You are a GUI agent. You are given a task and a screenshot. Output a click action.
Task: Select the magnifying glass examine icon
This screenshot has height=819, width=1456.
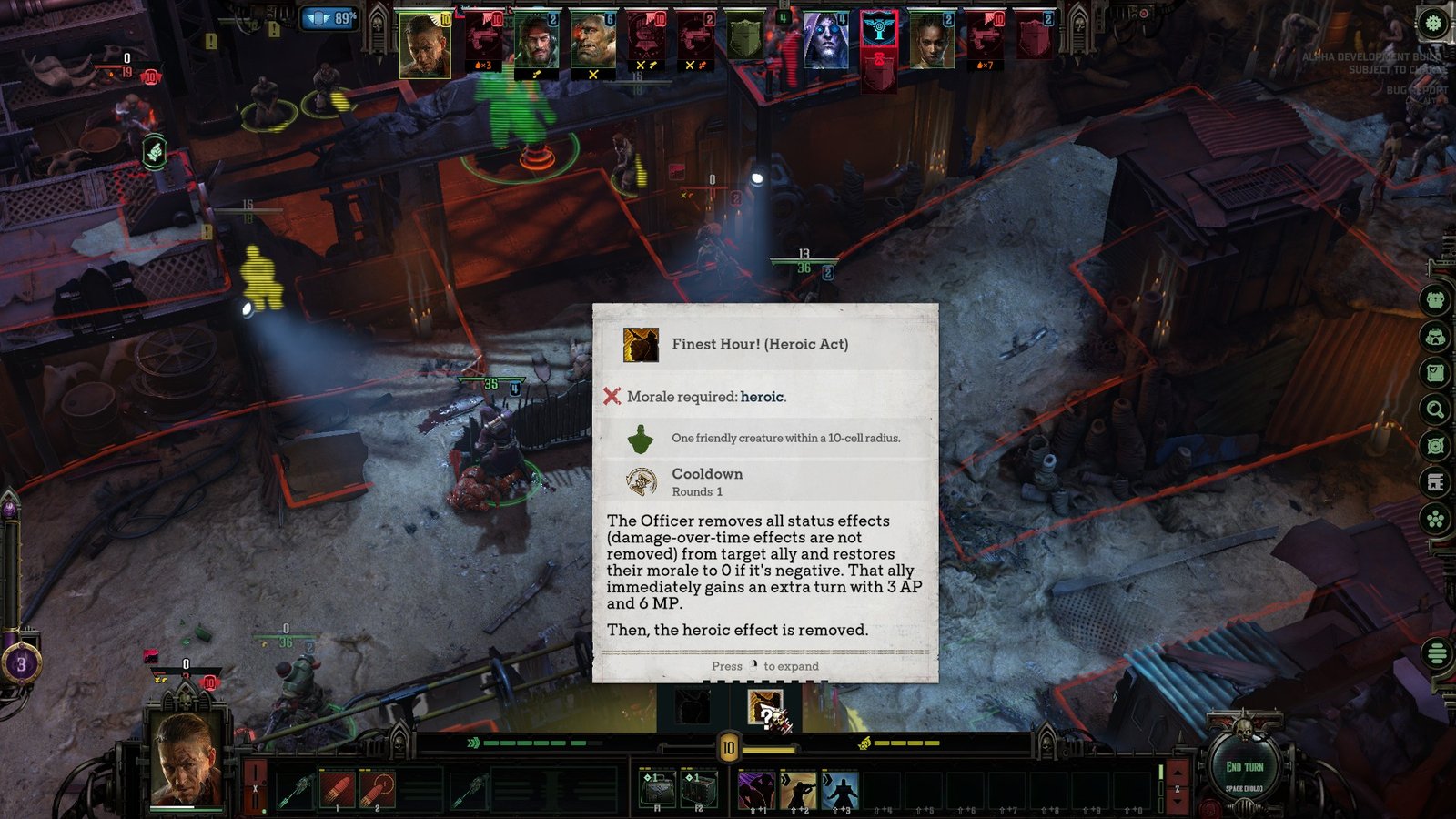pyautogui.click(x=1434, y=407)
